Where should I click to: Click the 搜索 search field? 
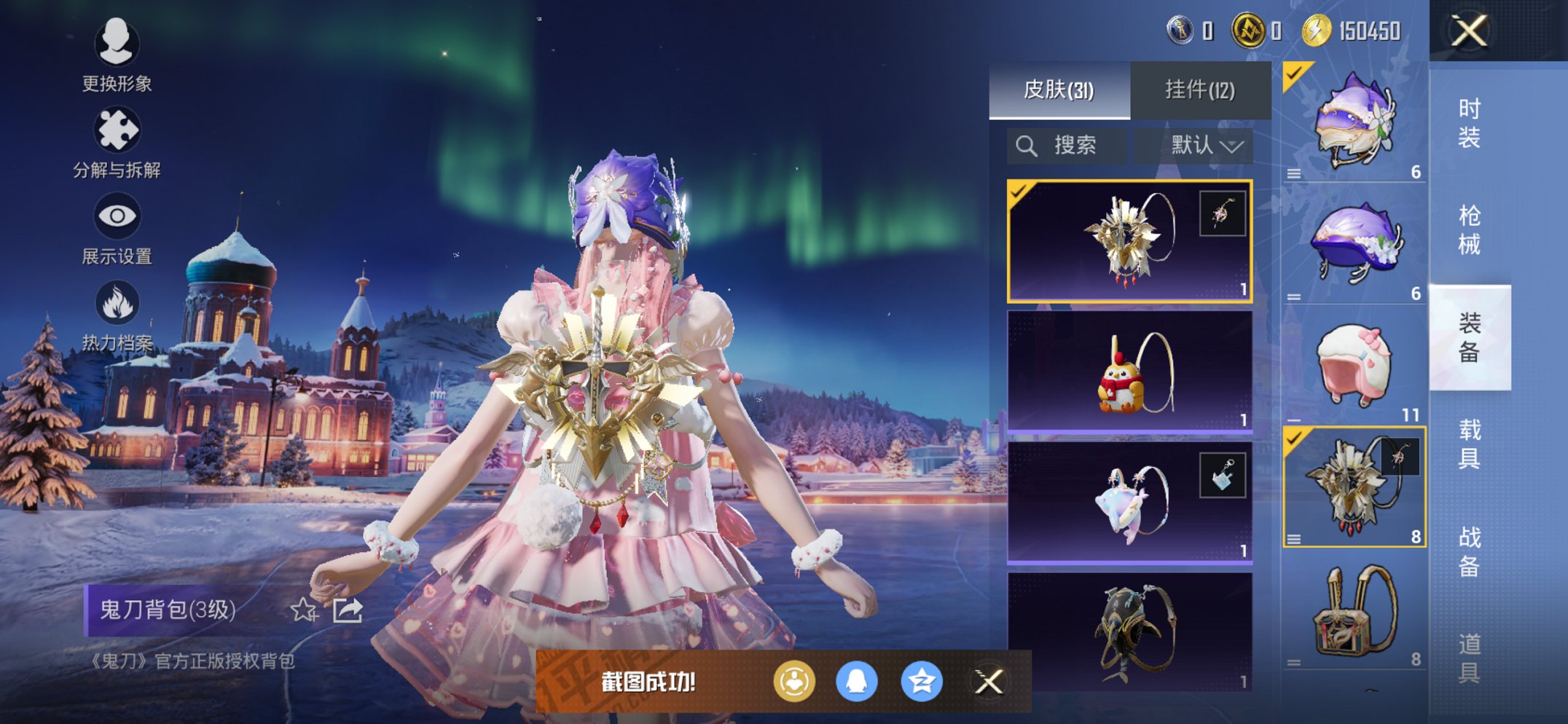coord(1067,146)
